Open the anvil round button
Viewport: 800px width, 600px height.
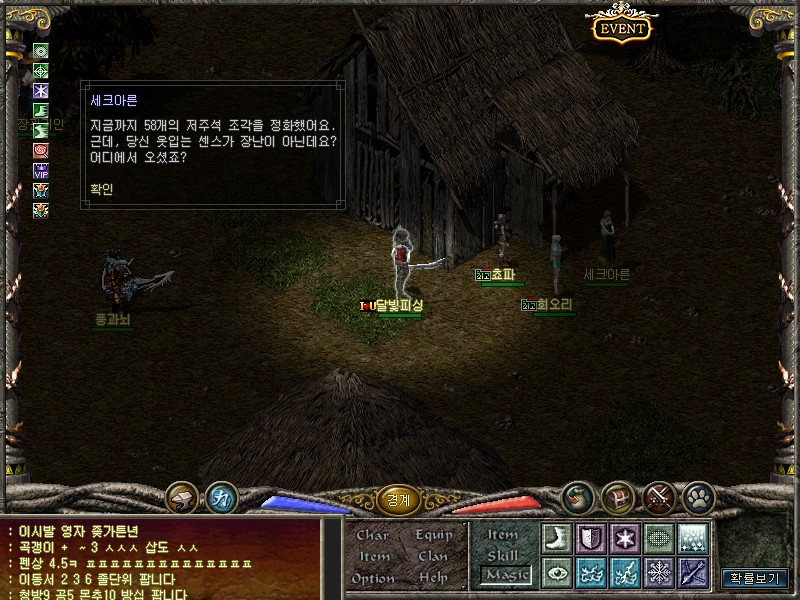pos(182,497)
